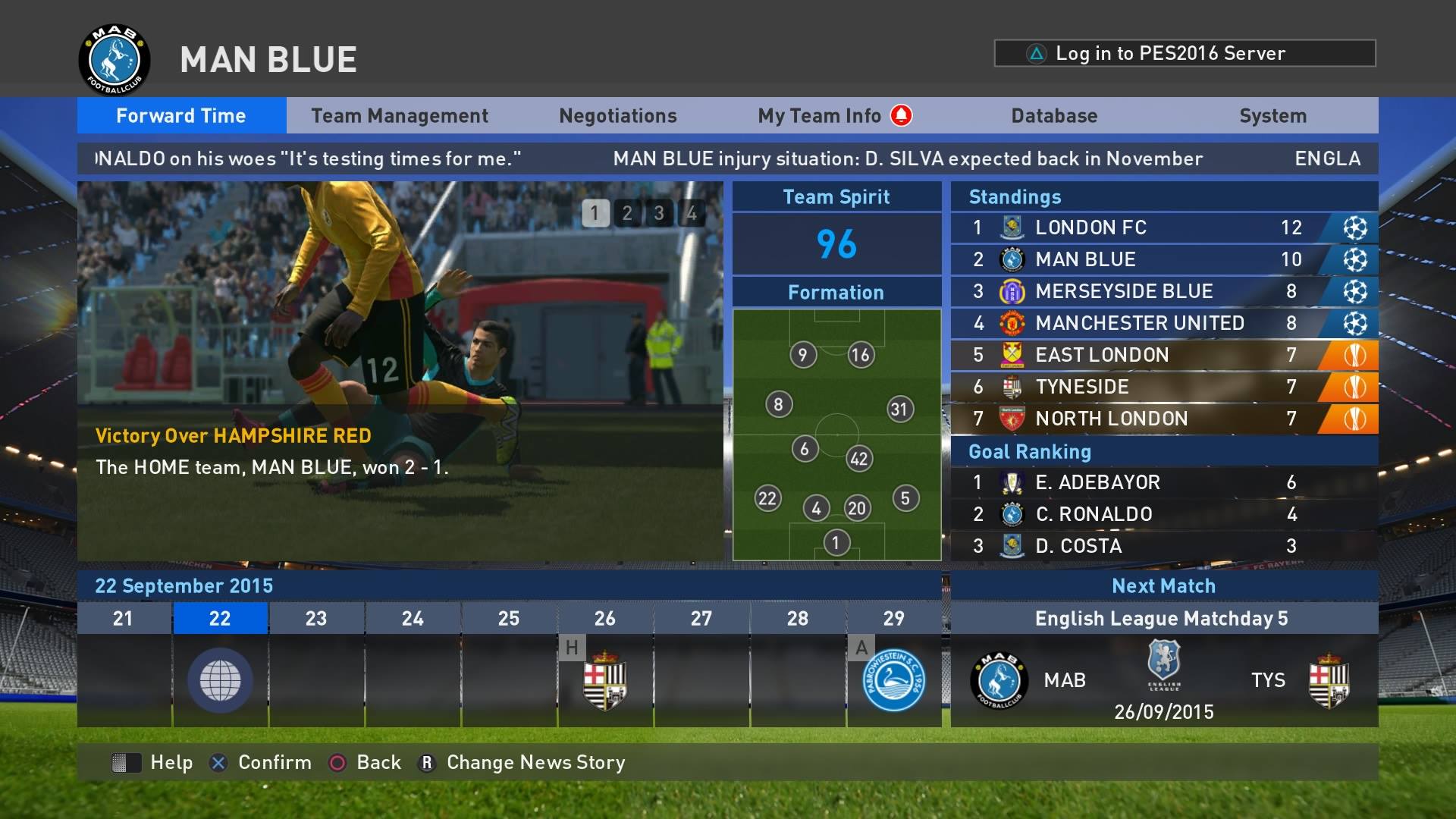
Task: Show news story number 2
Action: pos(627,213)
